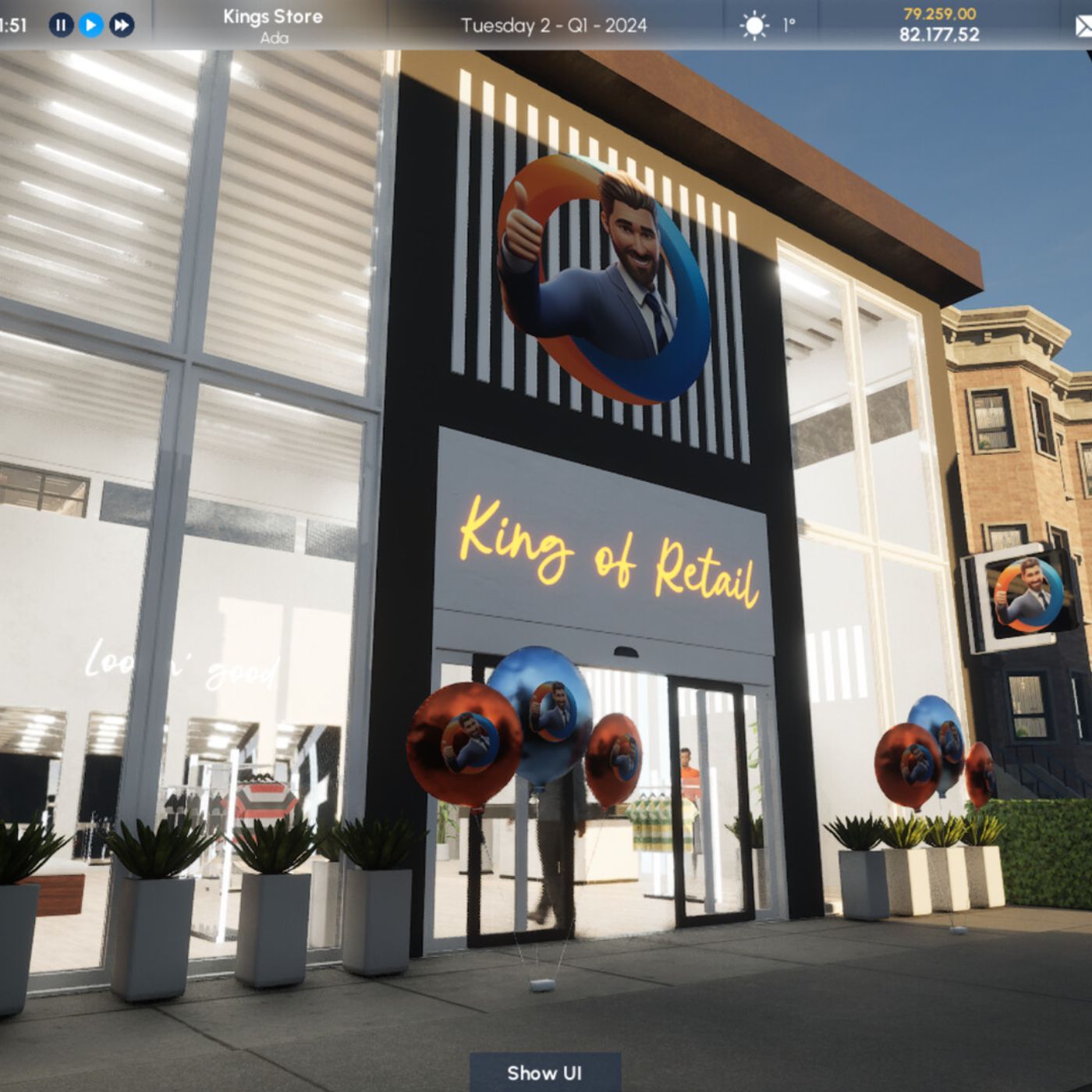
Task: Click the date Tuesday 2 - Q1 - 2024
Action: coord(554,26)
